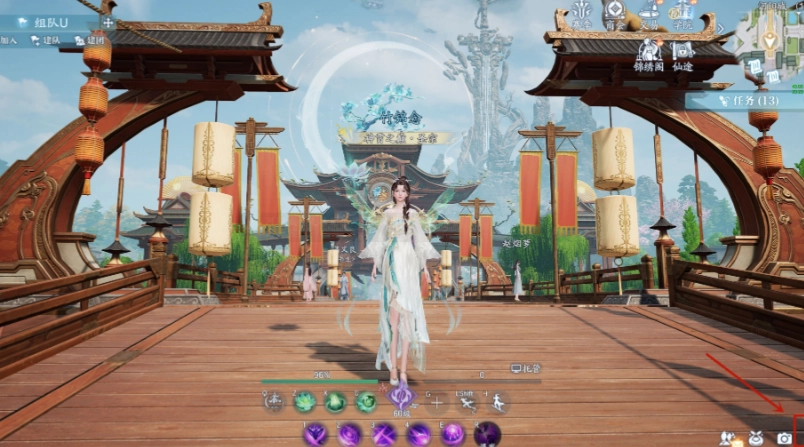Viewport: 804px width, 447px height.
Task: Open the minimap
Action: tap(770, 40)
